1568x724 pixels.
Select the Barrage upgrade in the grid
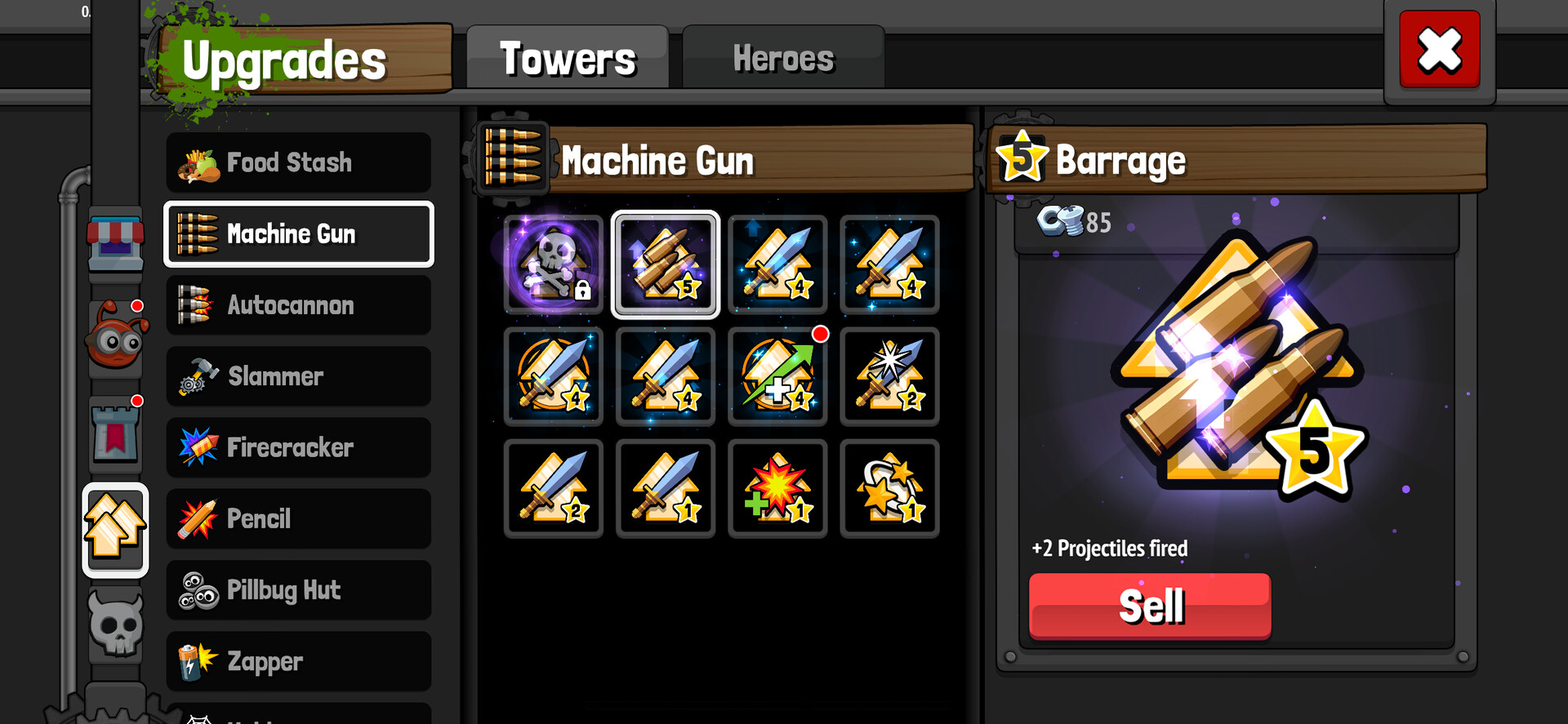tap(666, 264)
